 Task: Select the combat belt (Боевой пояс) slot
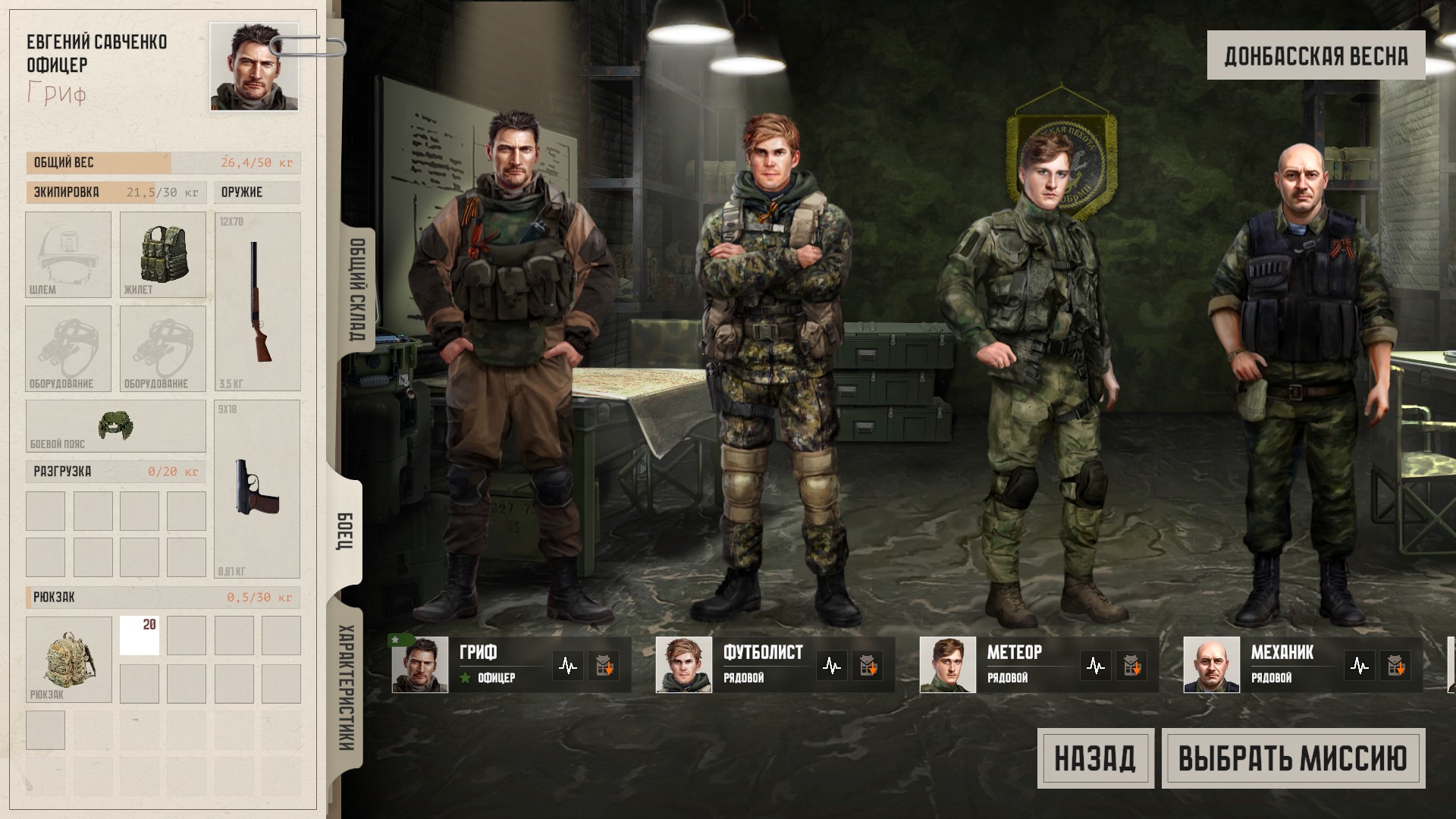[x=115, y=426]
